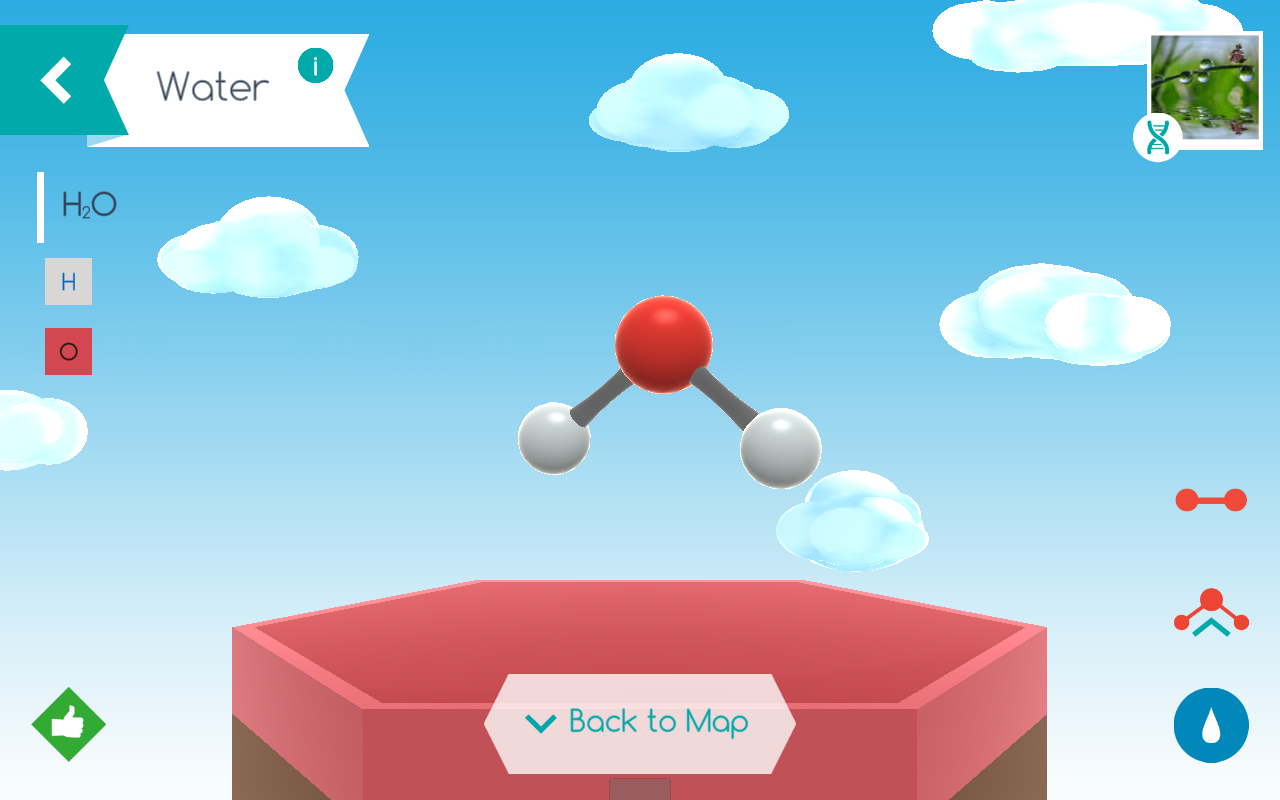This screenshot has height=800, width=1280.
Task: Click the blue water drop icon
Action: click(1210, 726)
